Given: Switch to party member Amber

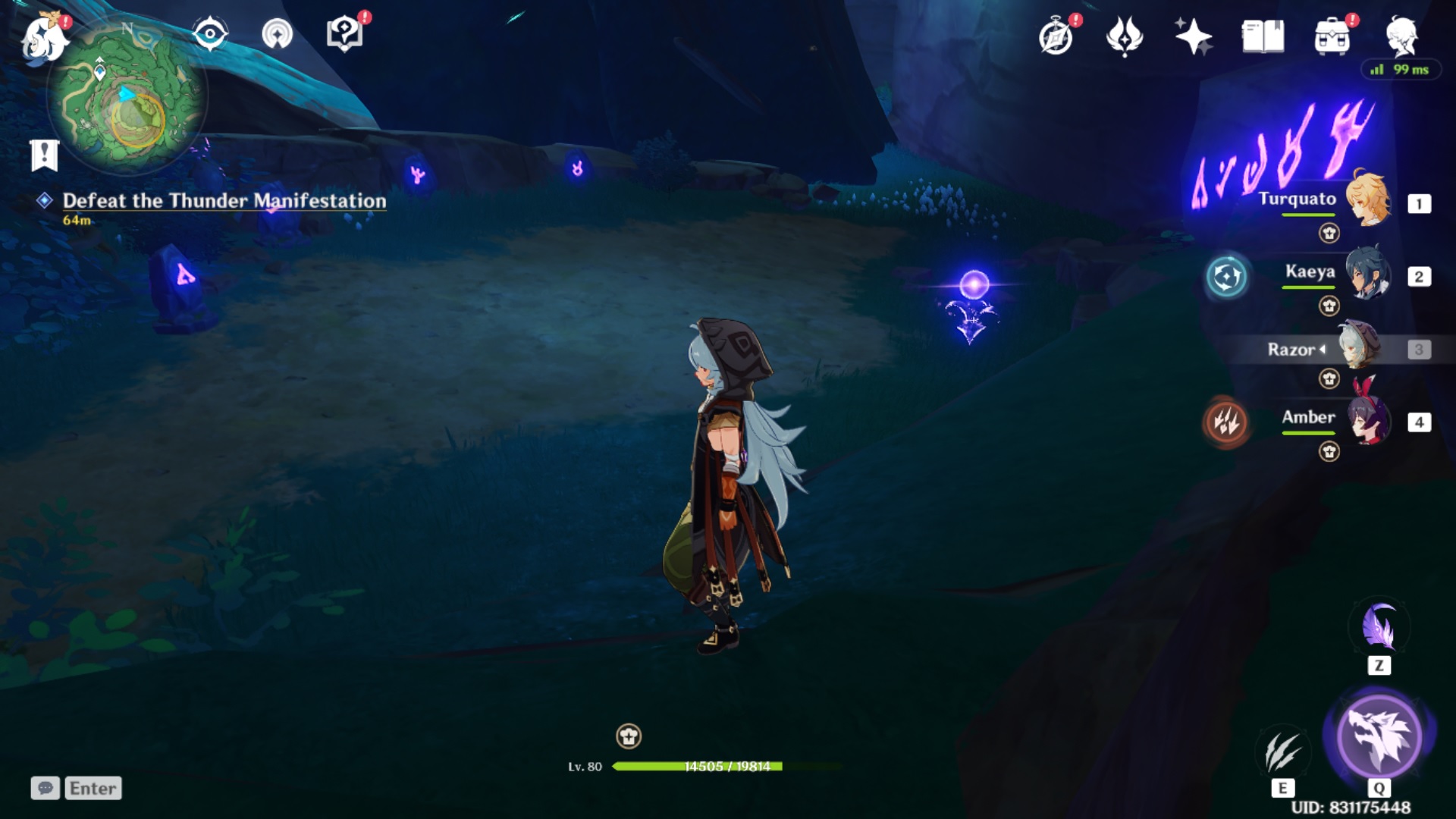Looking at the screenshot, I should [x=1367, y=420].
